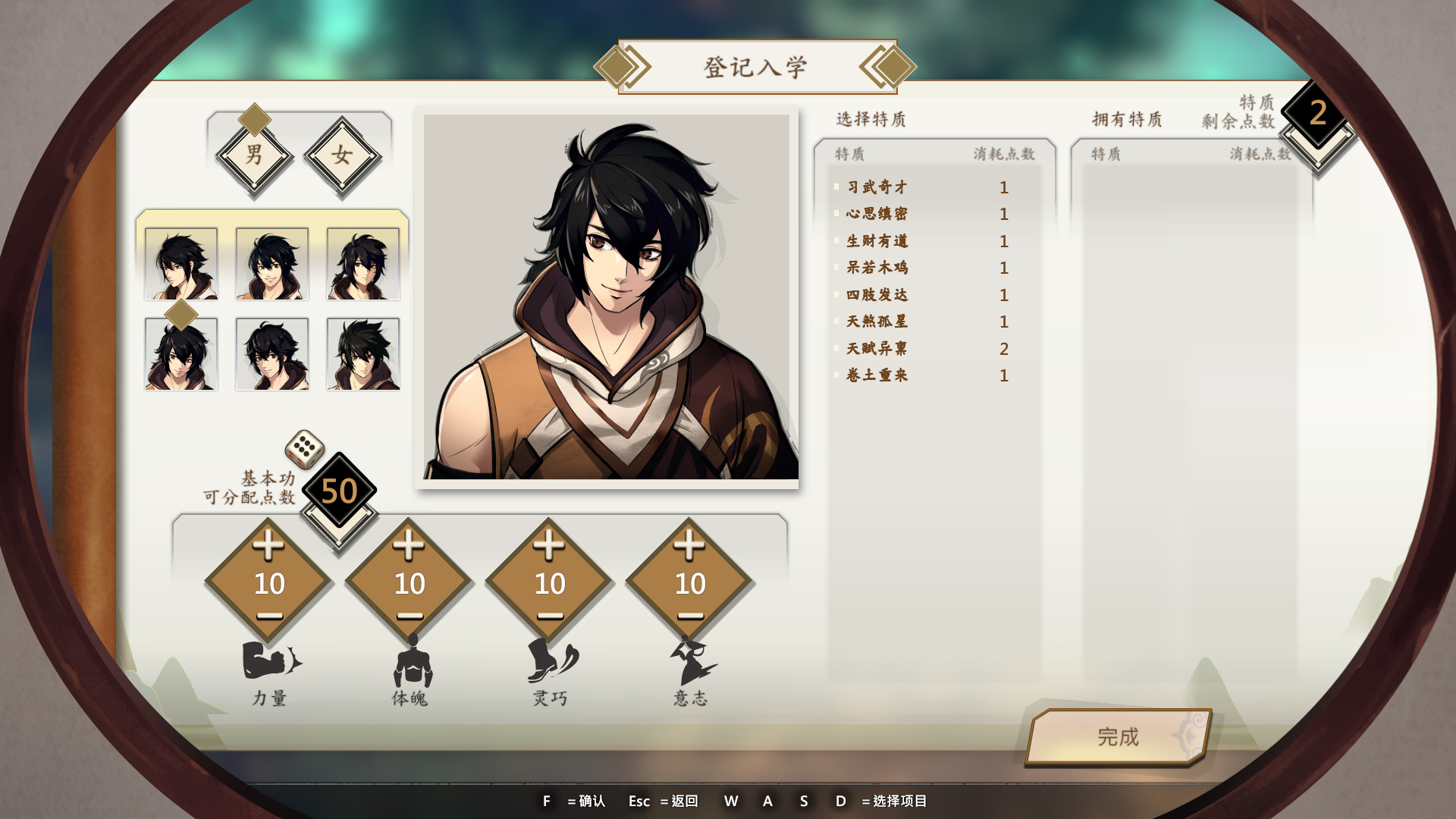Choose the 卷土重来 trait
This screenshot has height=819, width=1456.
click(x=877, y=375)
